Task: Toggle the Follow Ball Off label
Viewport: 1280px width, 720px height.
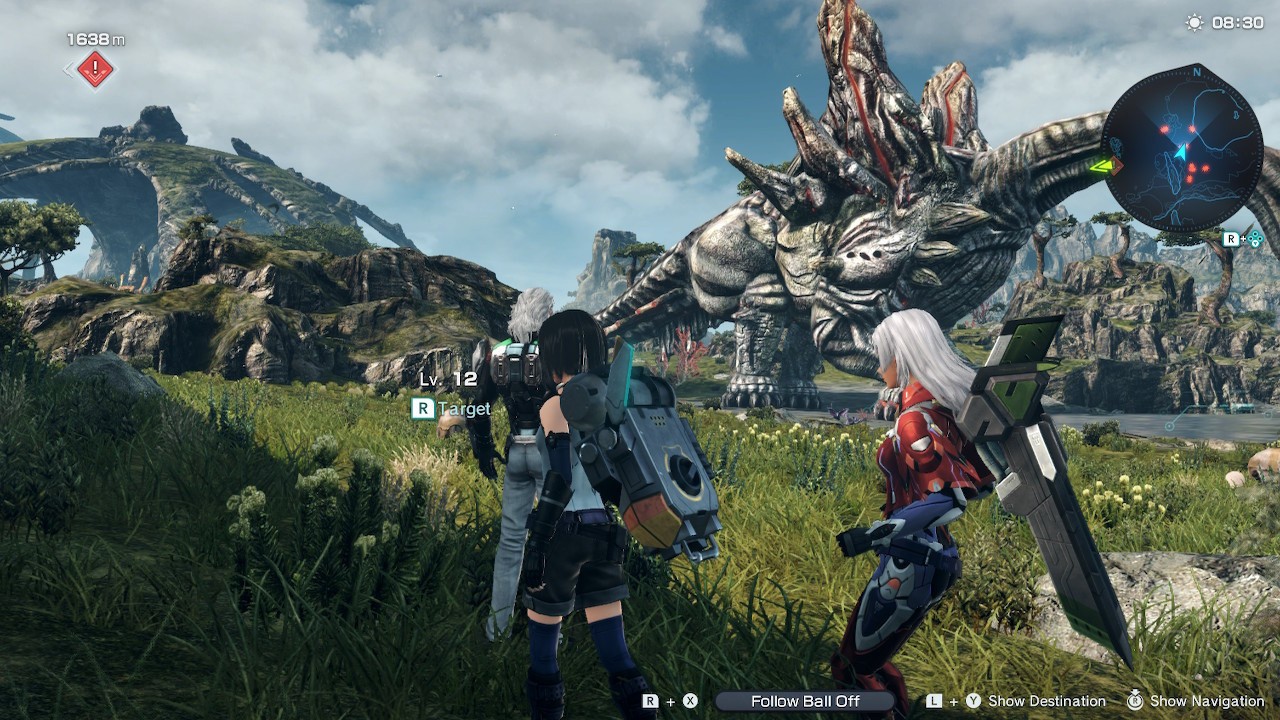Action: click(x=805, y=701)
